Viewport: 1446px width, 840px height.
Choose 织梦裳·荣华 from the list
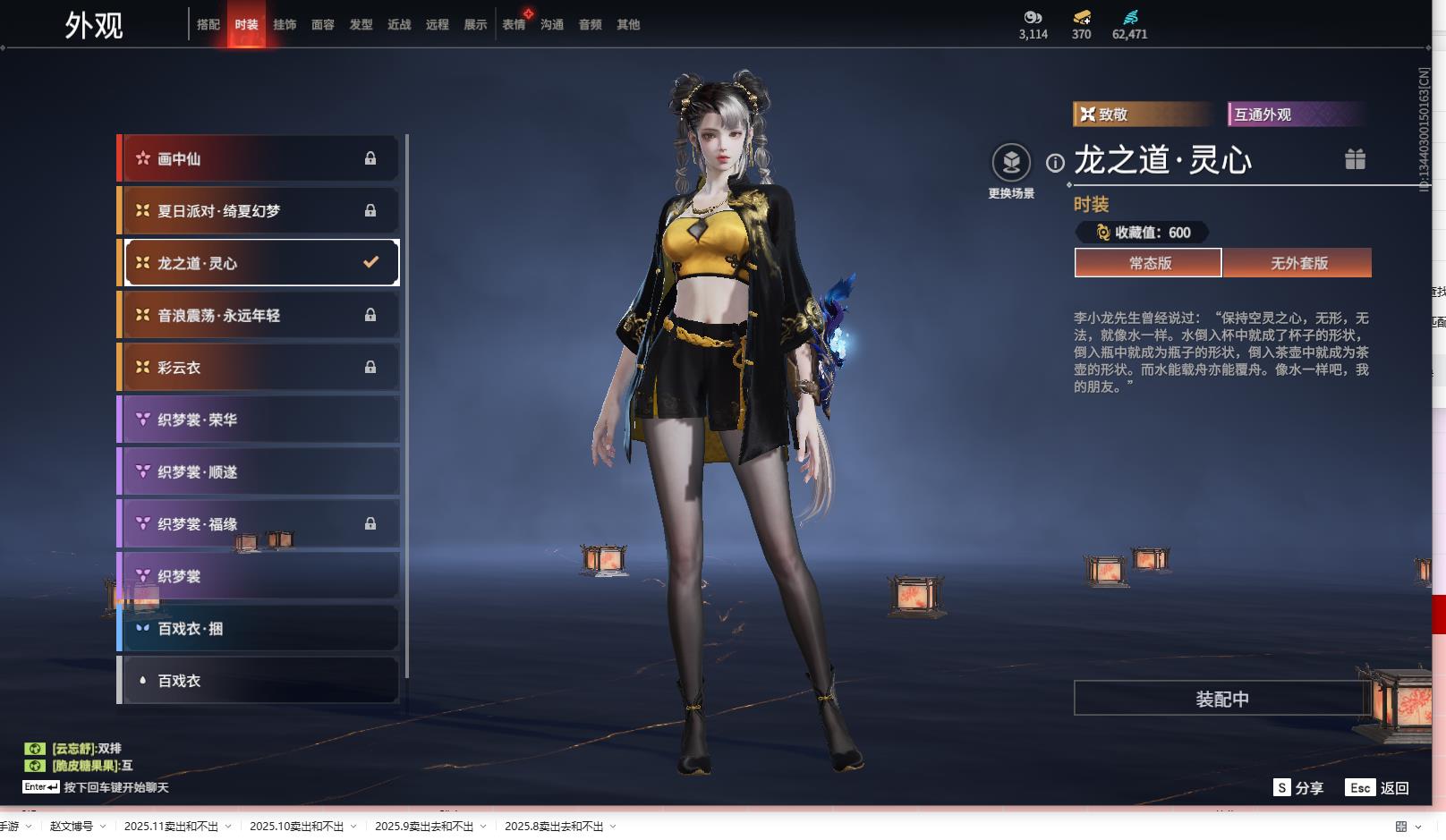click(x=259, y=420)
